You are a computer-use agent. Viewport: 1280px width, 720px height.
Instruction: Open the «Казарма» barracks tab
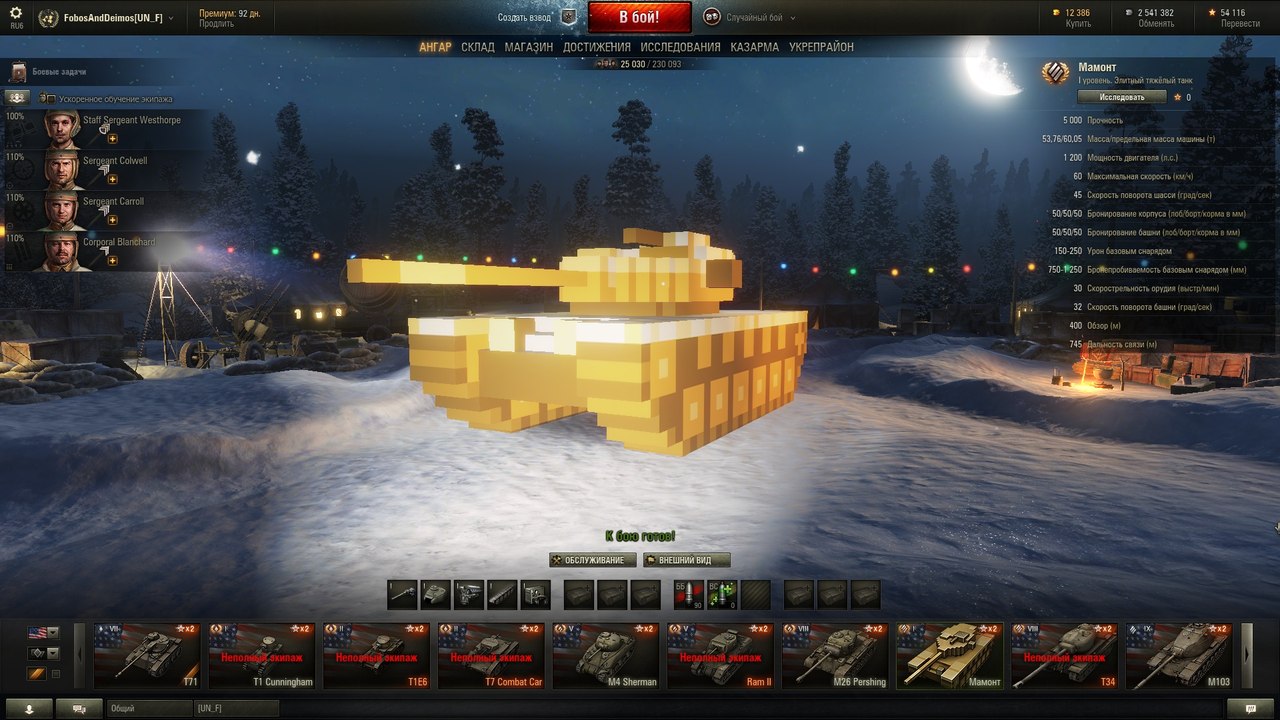[x=754, y=47]
